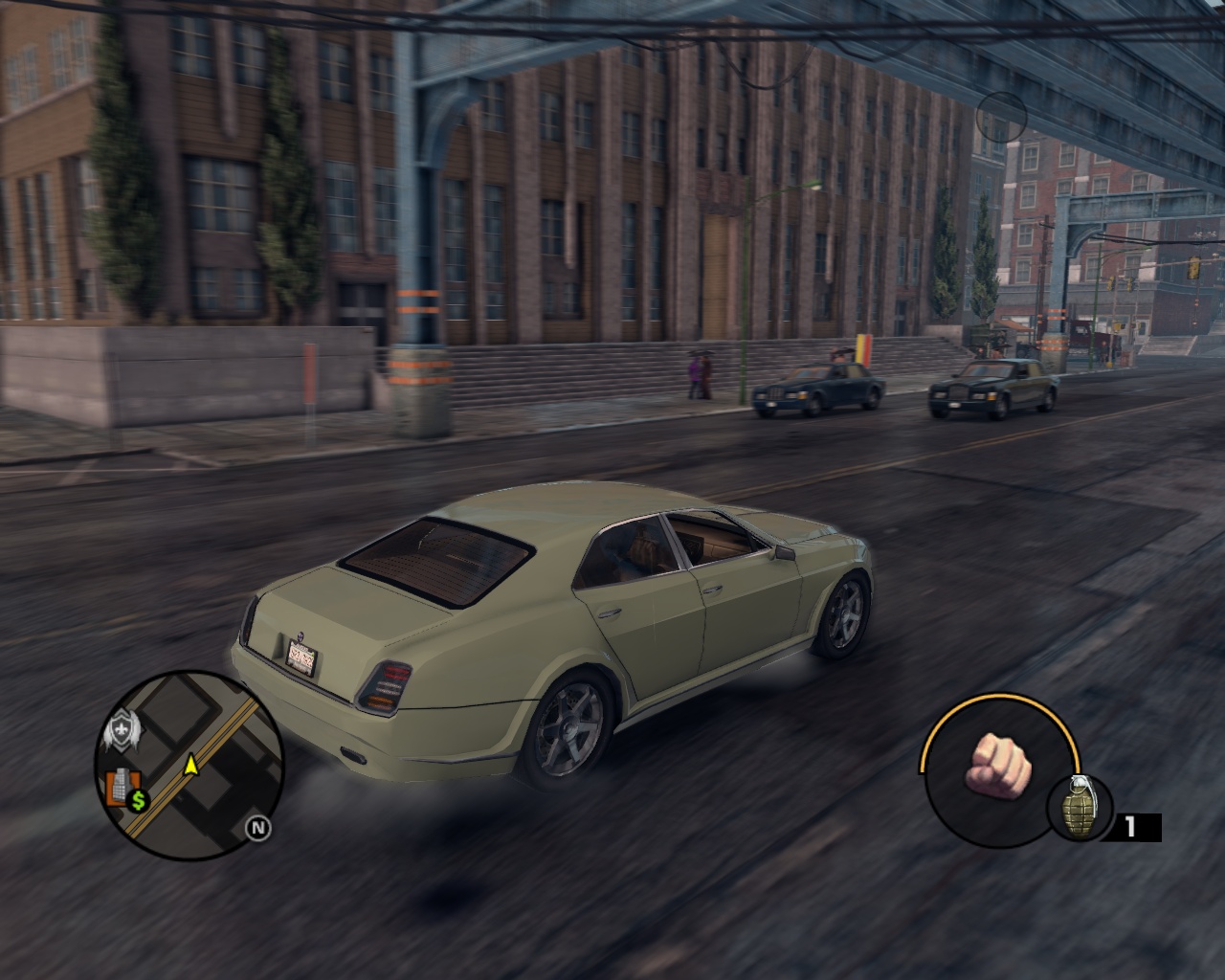Choose the grenade thrown-weapon icon
Viewport: 1225px width, 980px height.
(1080, 807)
